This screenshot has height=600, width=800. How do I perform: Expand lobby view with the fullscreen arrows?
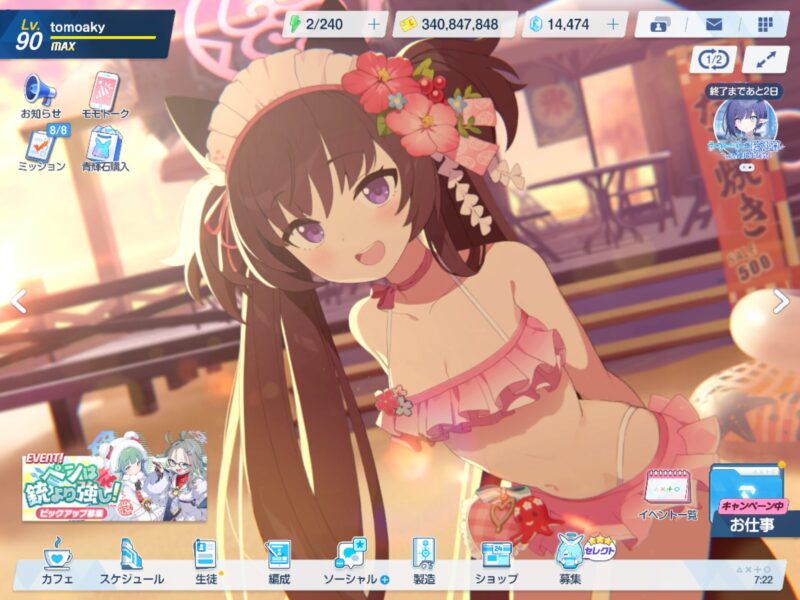(x=766, y=59)
